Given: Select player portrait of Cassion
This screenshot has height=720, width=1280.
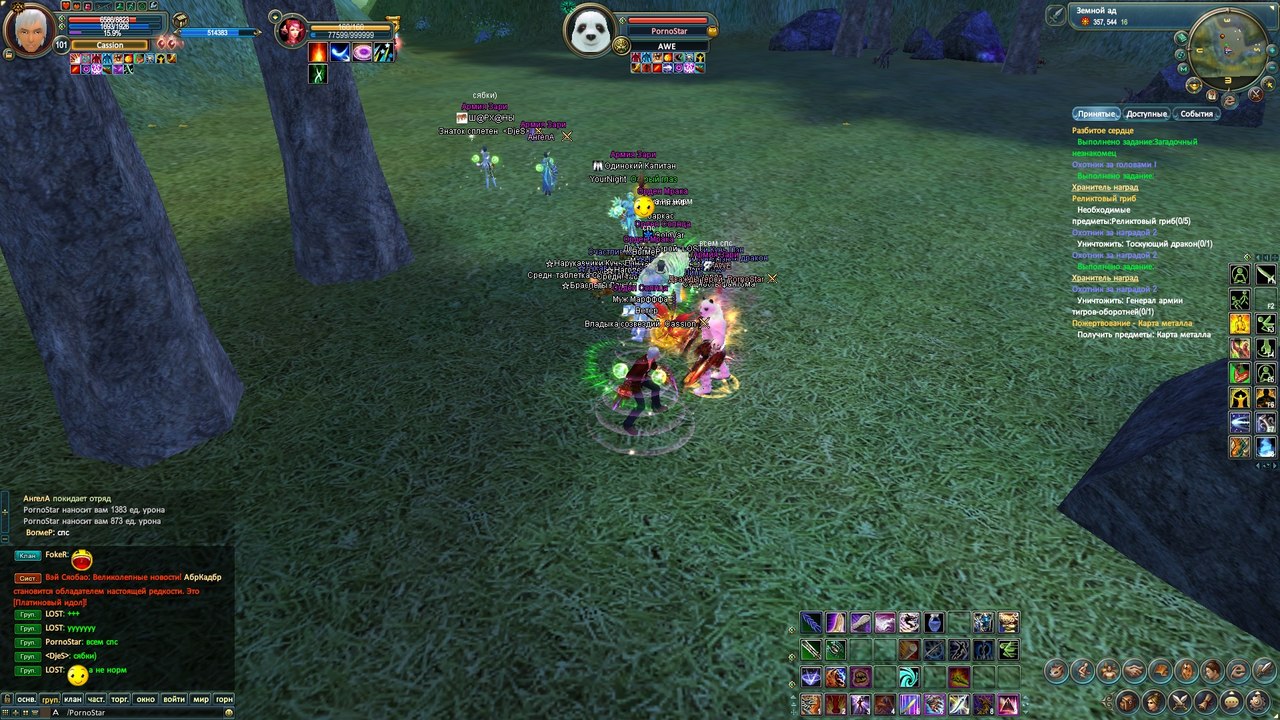Looking at the screenshot, I should pyautogui.click(x=30, y=30).
